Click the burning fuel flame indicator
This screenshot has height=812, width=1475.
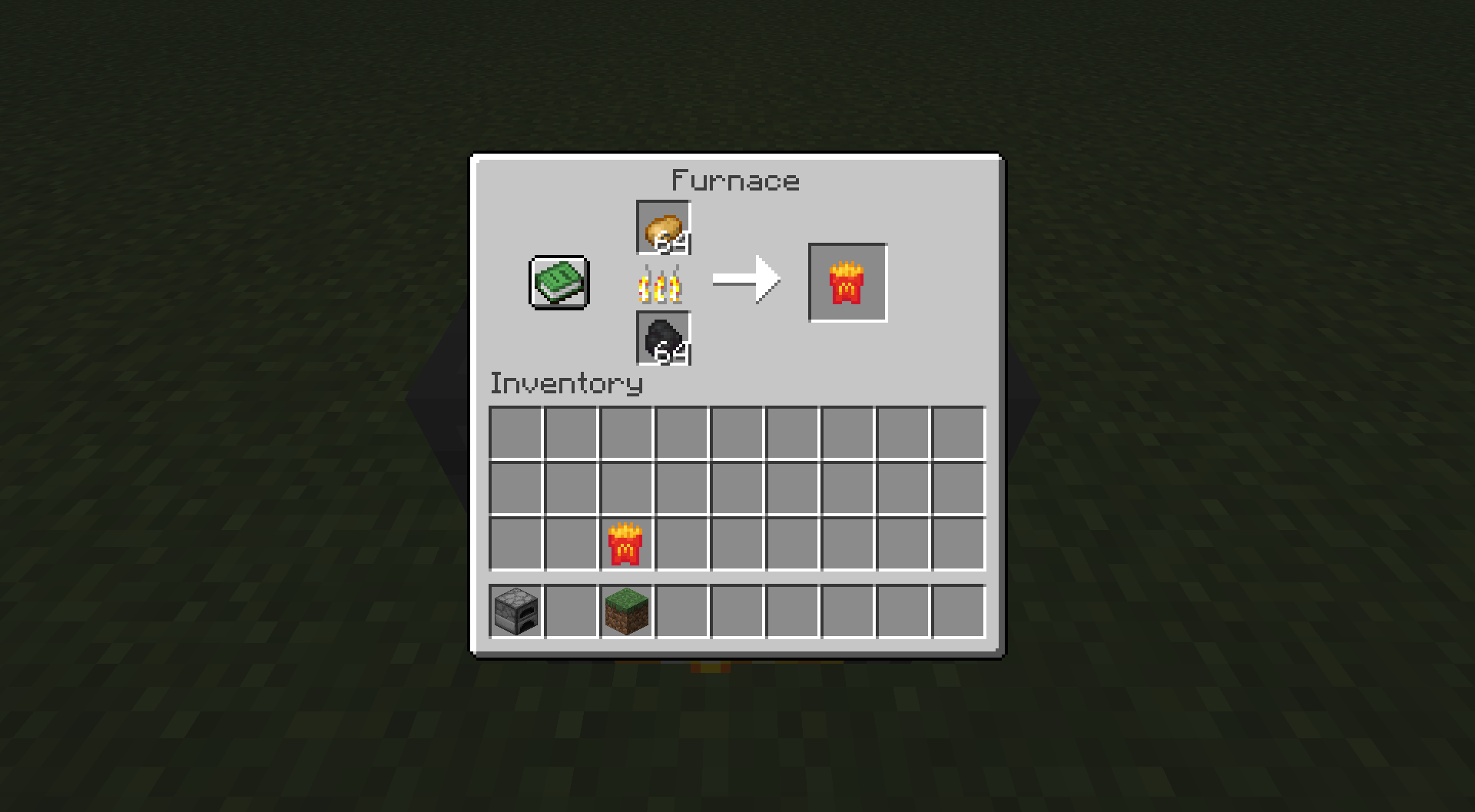662,285
